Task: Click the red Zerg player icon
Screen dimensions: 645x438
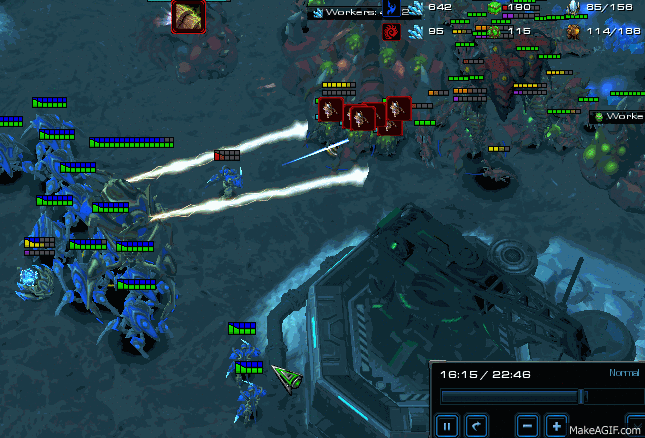Action: point(391,32)
